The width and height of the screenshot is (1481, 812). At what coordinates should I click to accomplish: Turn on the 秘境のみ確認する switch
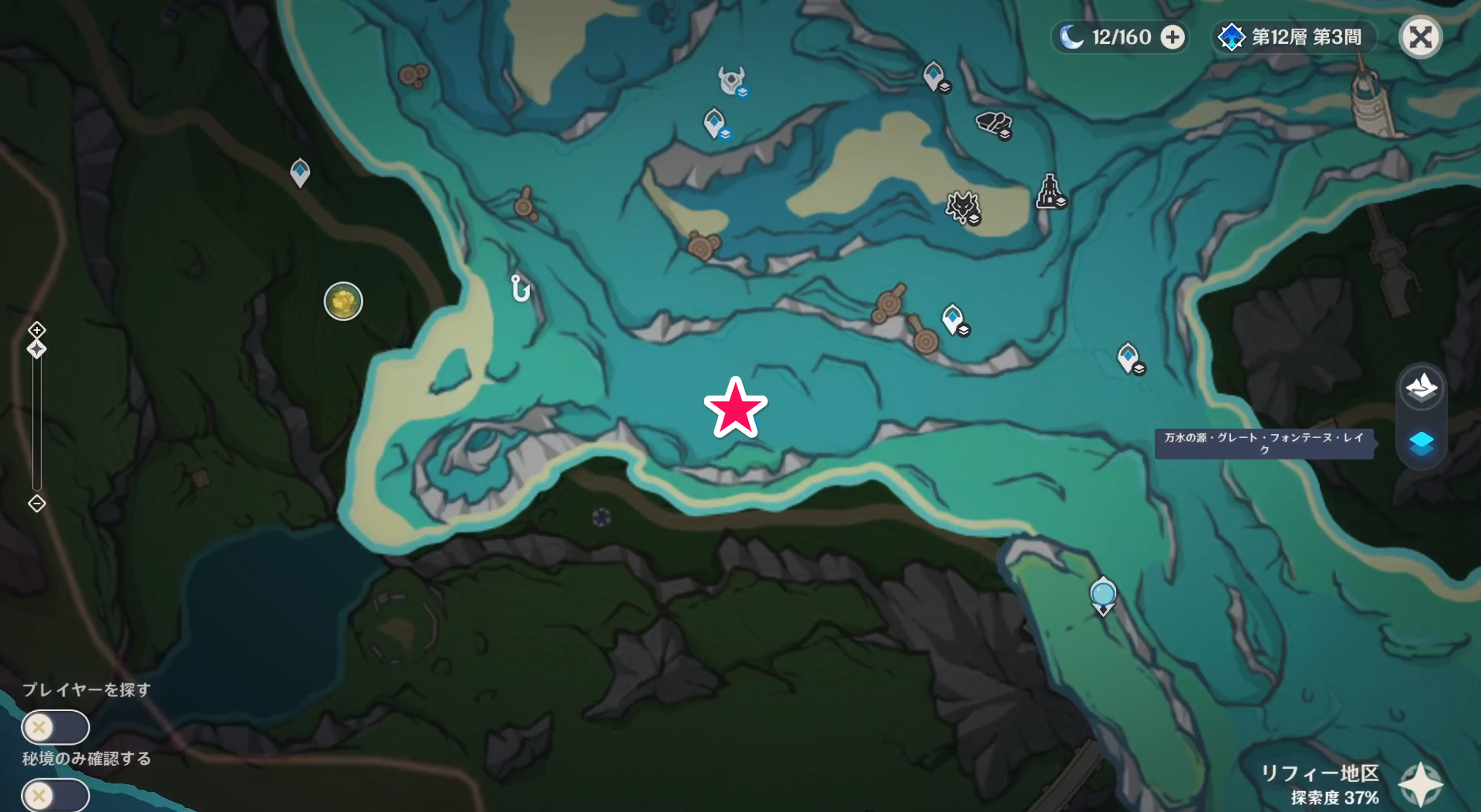(x=55, y=794)
